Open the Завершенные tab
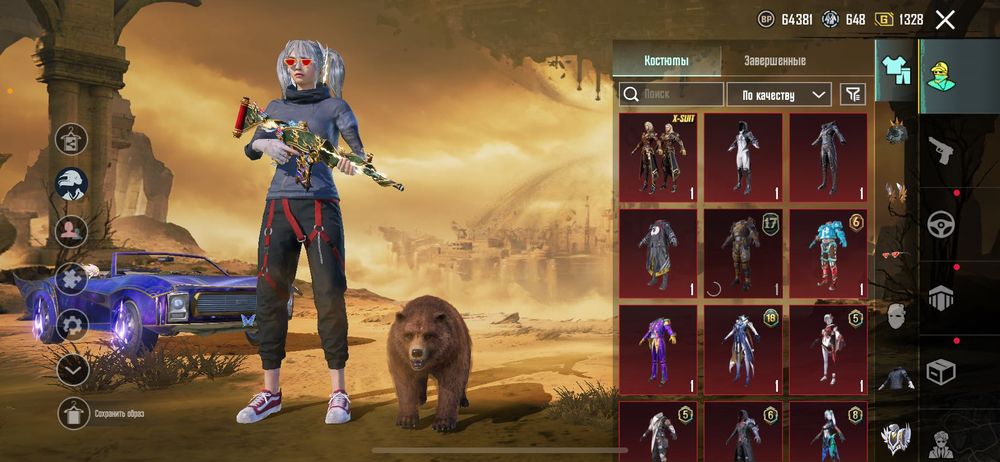The image size is (1000, 462). [775, 61]
